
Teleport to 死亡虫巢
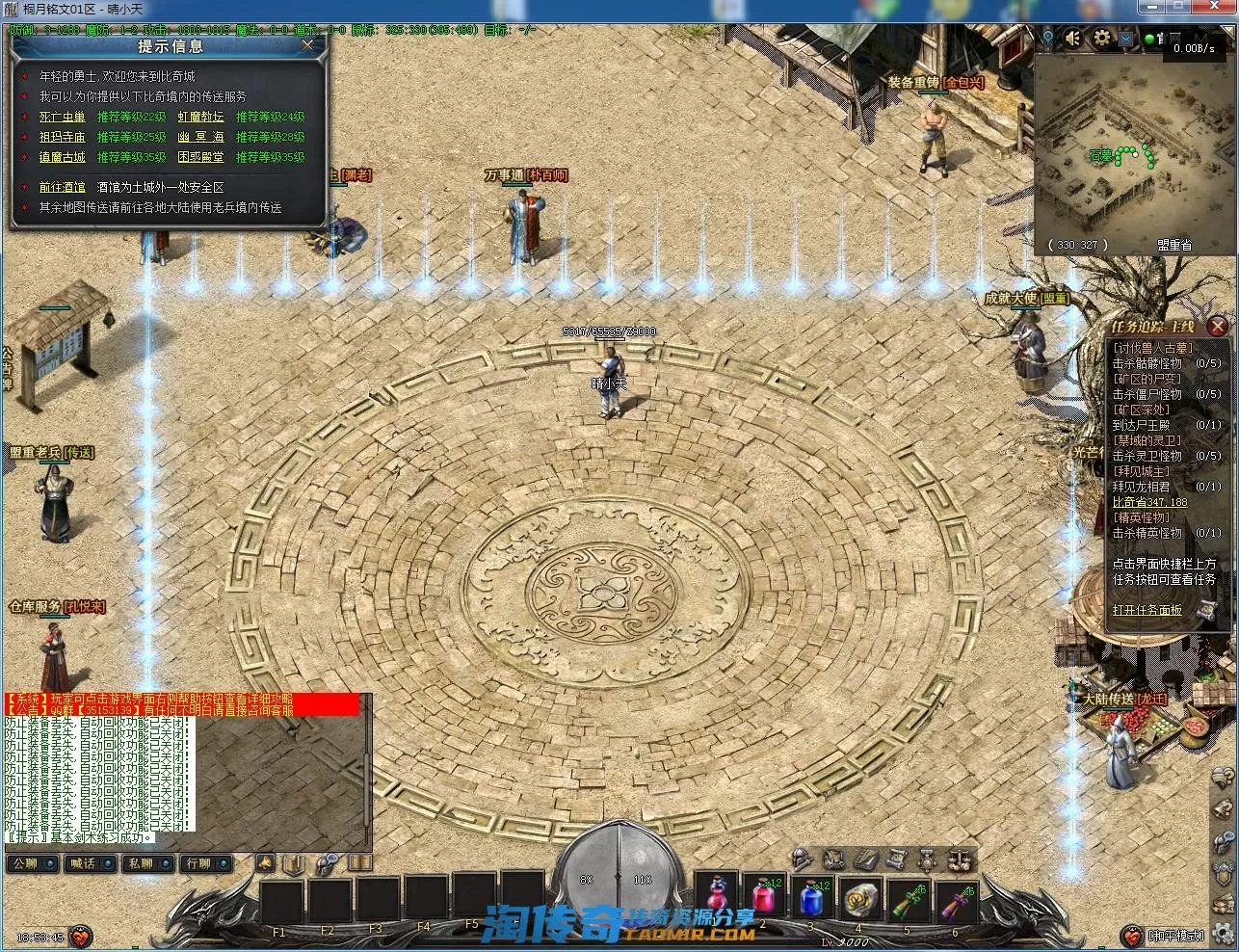point(62,117)
